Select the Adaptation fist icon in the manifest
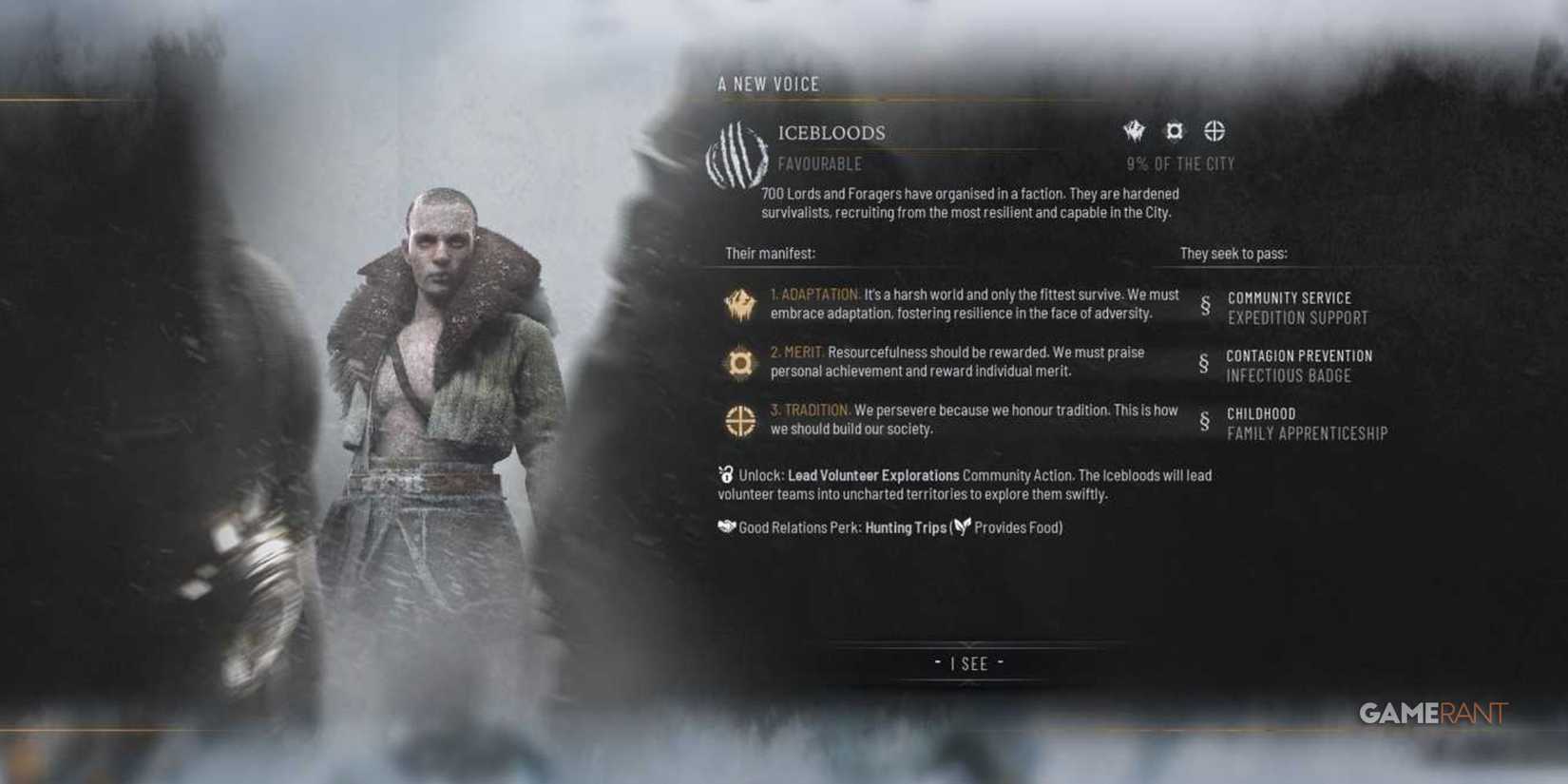This screenshot has width=1568, height=784. (x=739, y=303)
